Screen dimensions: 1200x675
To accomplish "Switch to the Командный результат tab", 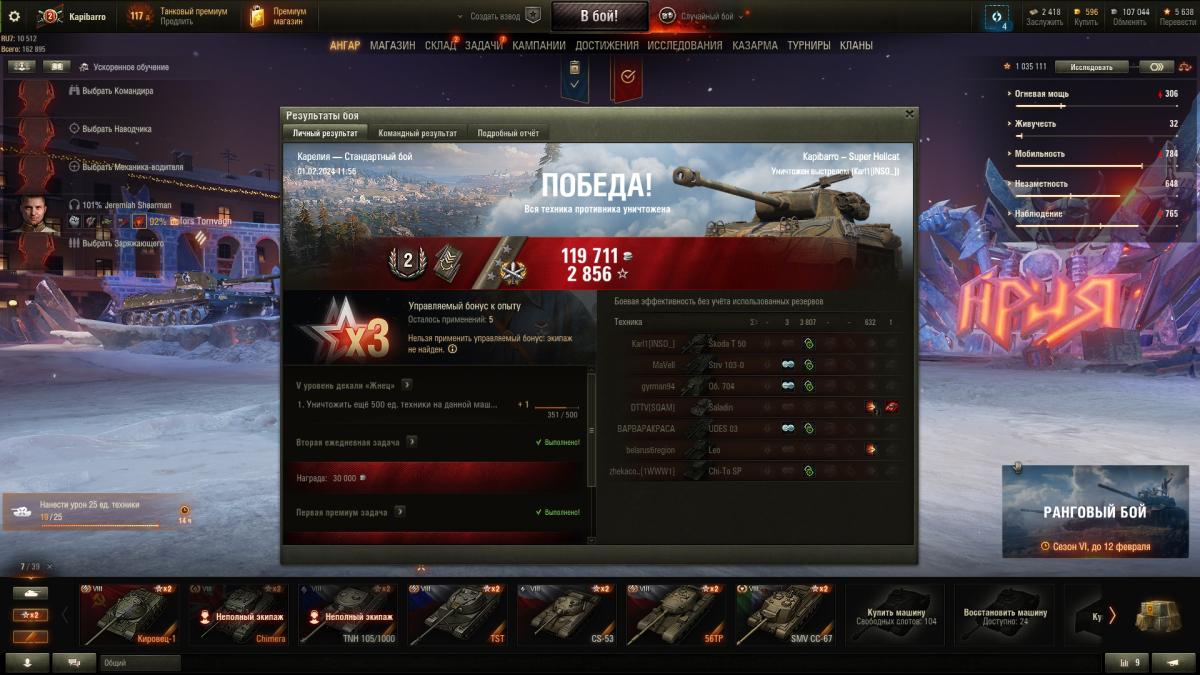I will click(418, 133).
